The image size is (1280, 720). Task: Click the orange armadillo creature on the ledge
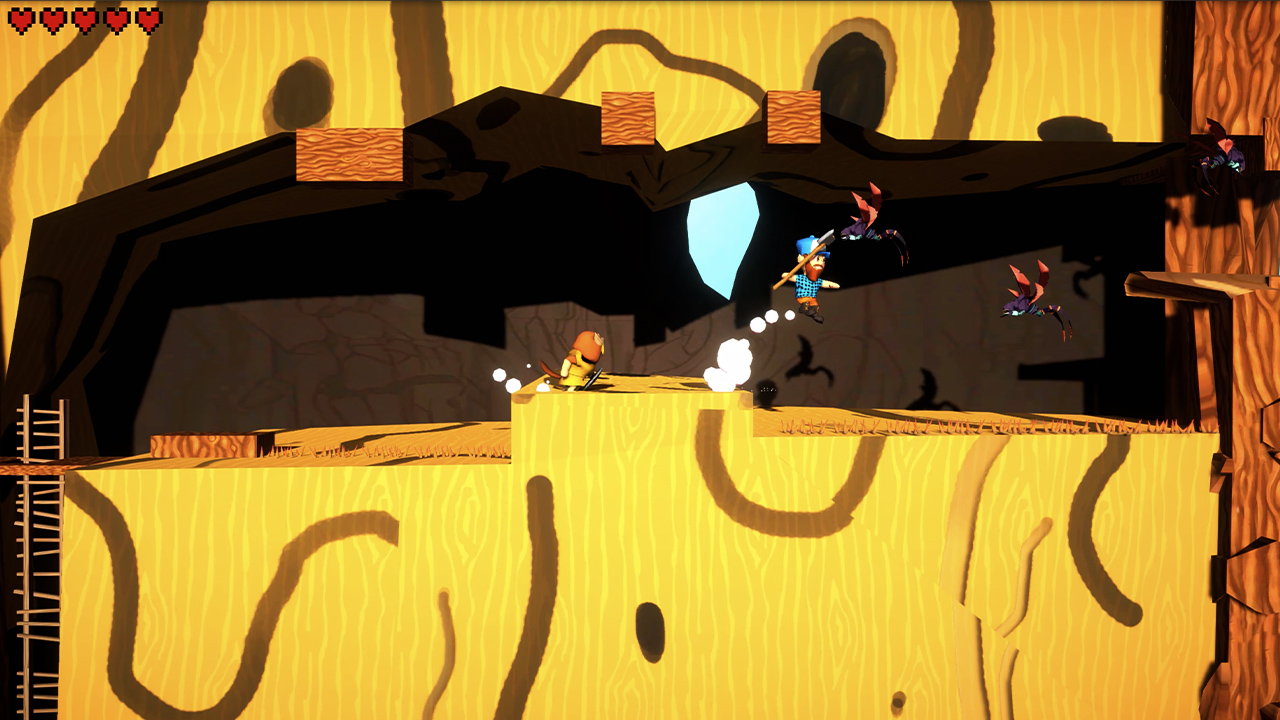coord(583,355)
